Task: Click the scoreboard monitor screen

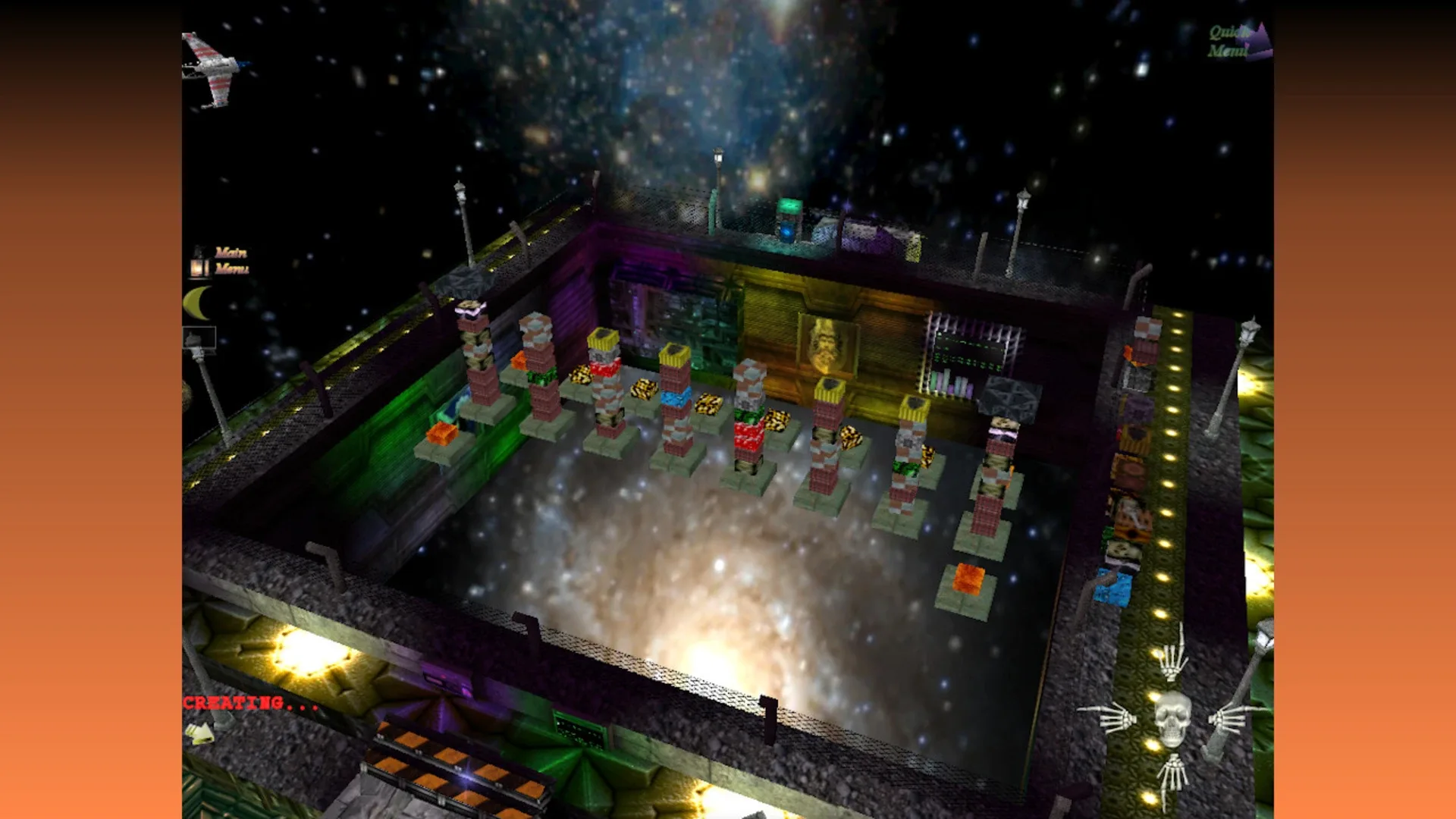Action: coord(969,347)
